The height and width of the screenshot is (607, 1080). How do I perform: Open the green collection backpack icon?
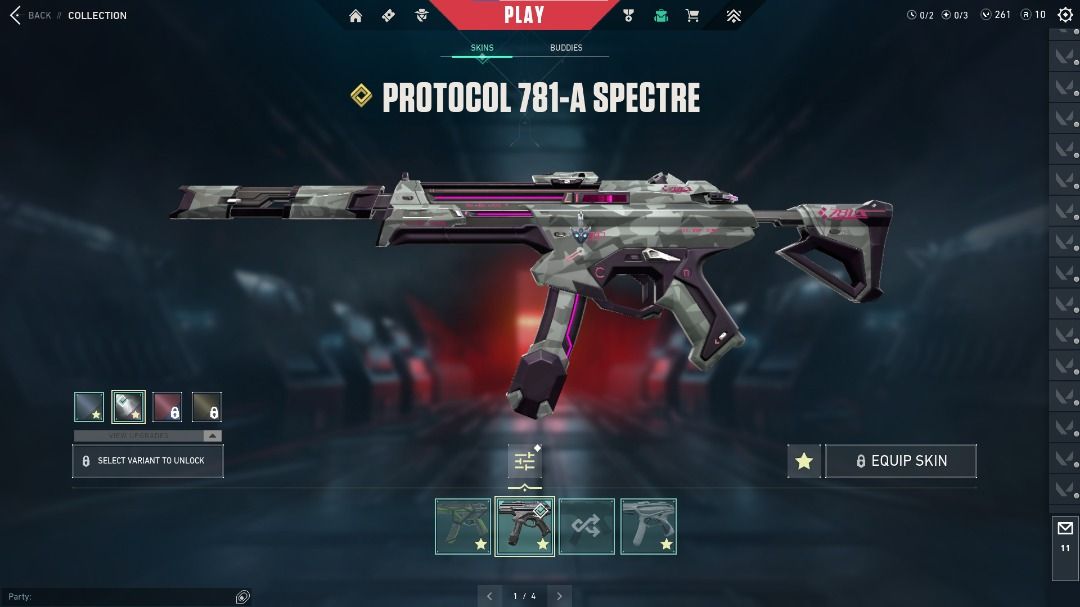[660, 16]
